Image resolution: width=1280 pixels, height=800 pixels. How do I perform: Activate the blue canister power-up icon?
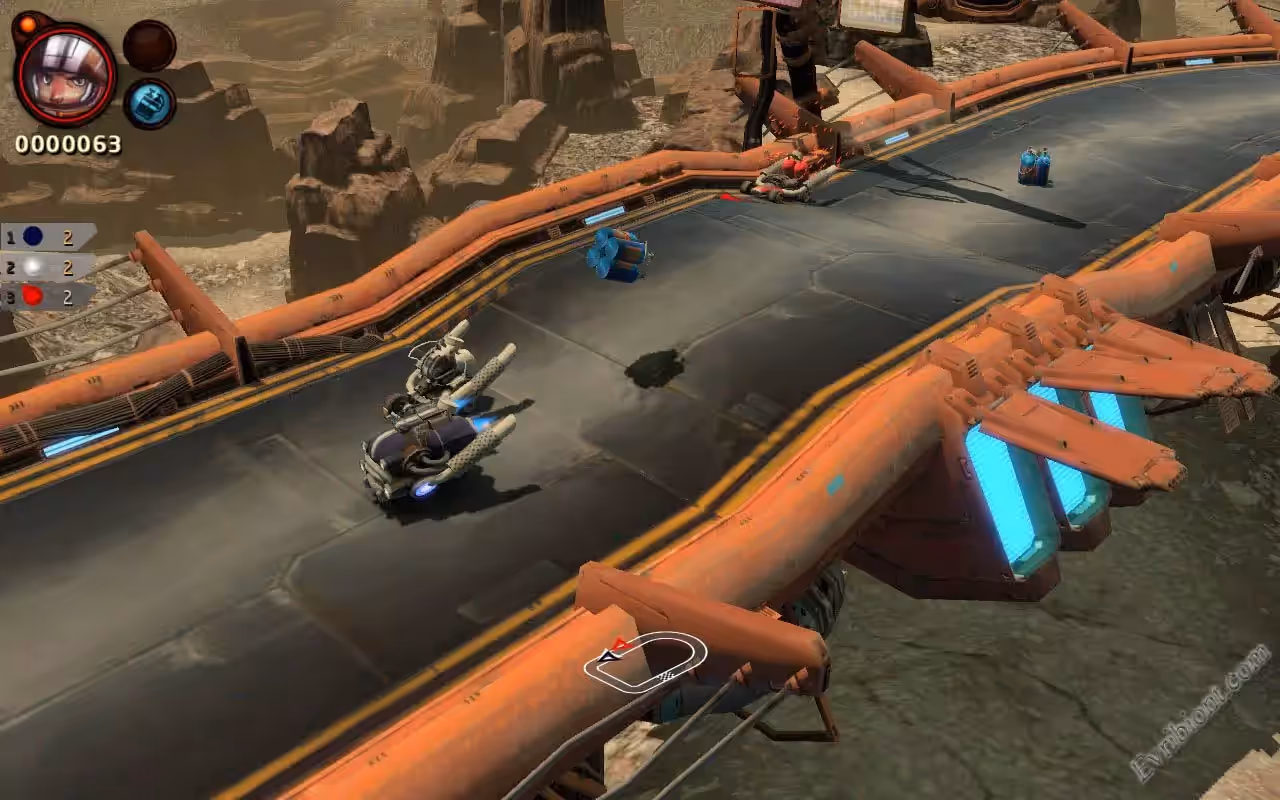click(x=150, y=103)
